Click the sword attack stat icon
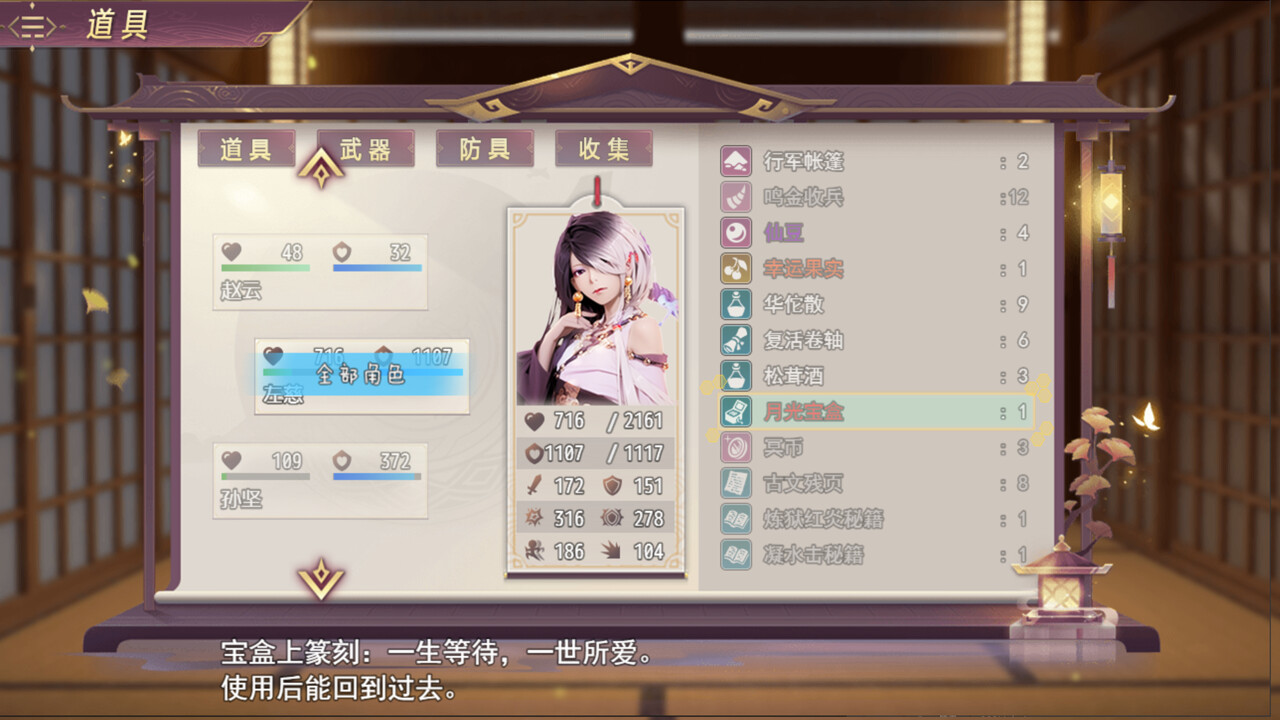Image resolution: width=1280 pixels, height=720 pixels. (536, 485)
